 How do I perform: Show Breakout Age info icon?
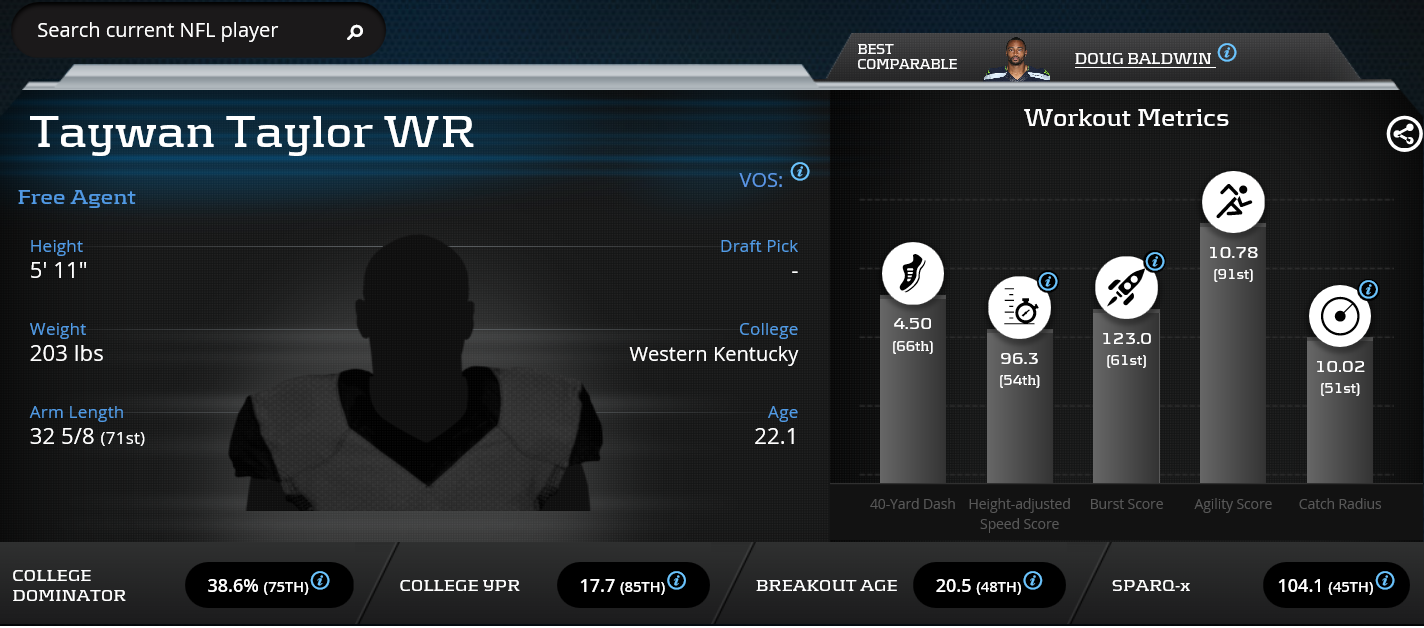tap(1033, 580)
